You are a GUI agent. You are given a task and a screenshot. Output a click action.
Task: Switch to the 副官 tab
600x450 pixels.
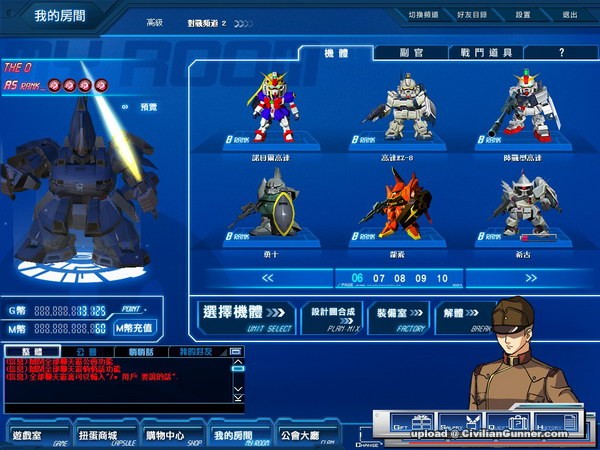coord(409,52)
